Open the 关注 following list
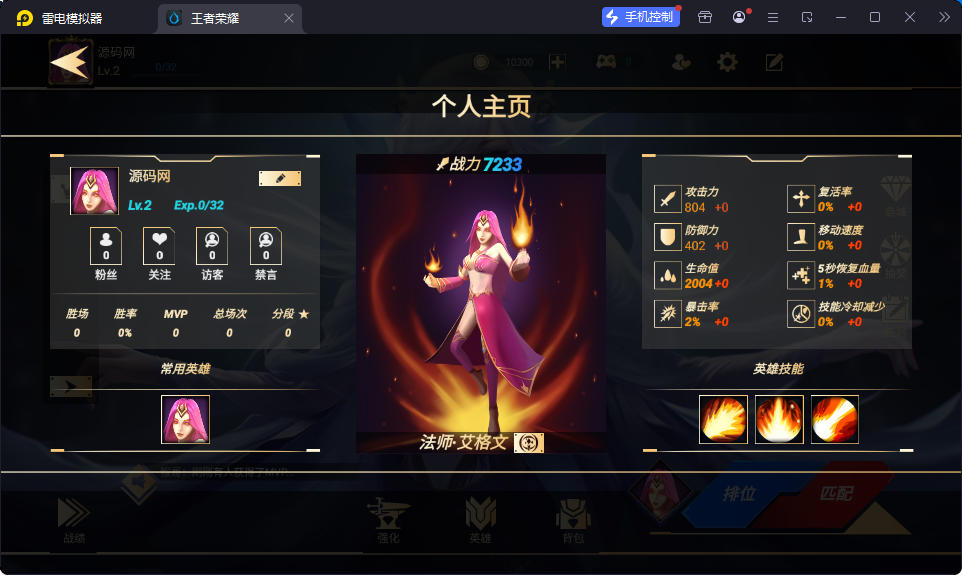This screenshot has width=962, height=575. coord(159,246)
